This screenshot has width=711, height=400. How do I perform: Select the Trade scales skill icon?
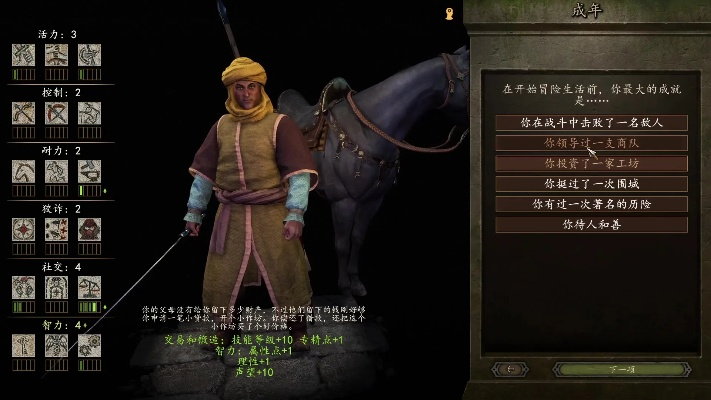point(90,287)
